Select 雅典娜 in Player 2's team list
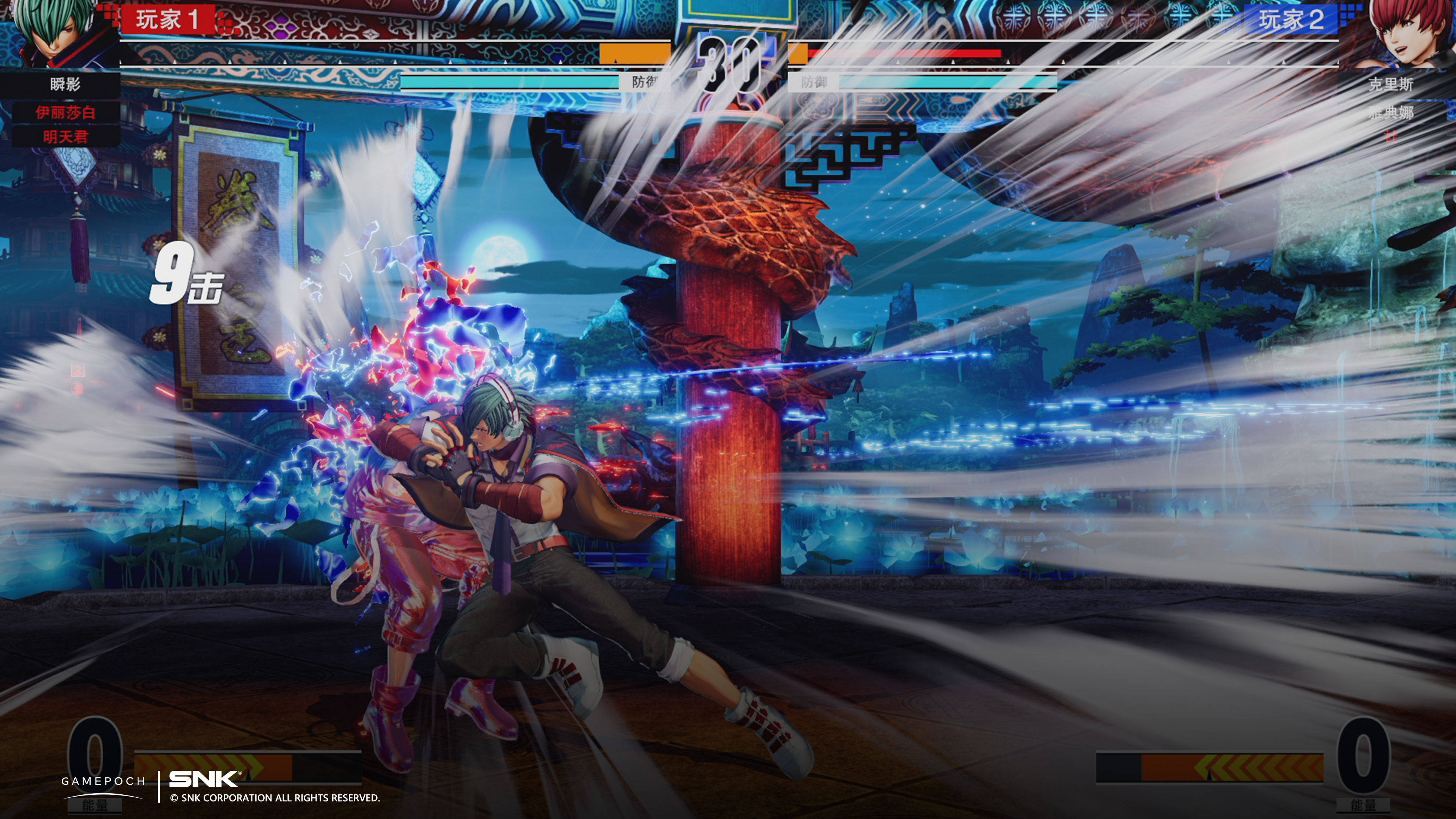1456x819 pixels. tap(1390, 113)
